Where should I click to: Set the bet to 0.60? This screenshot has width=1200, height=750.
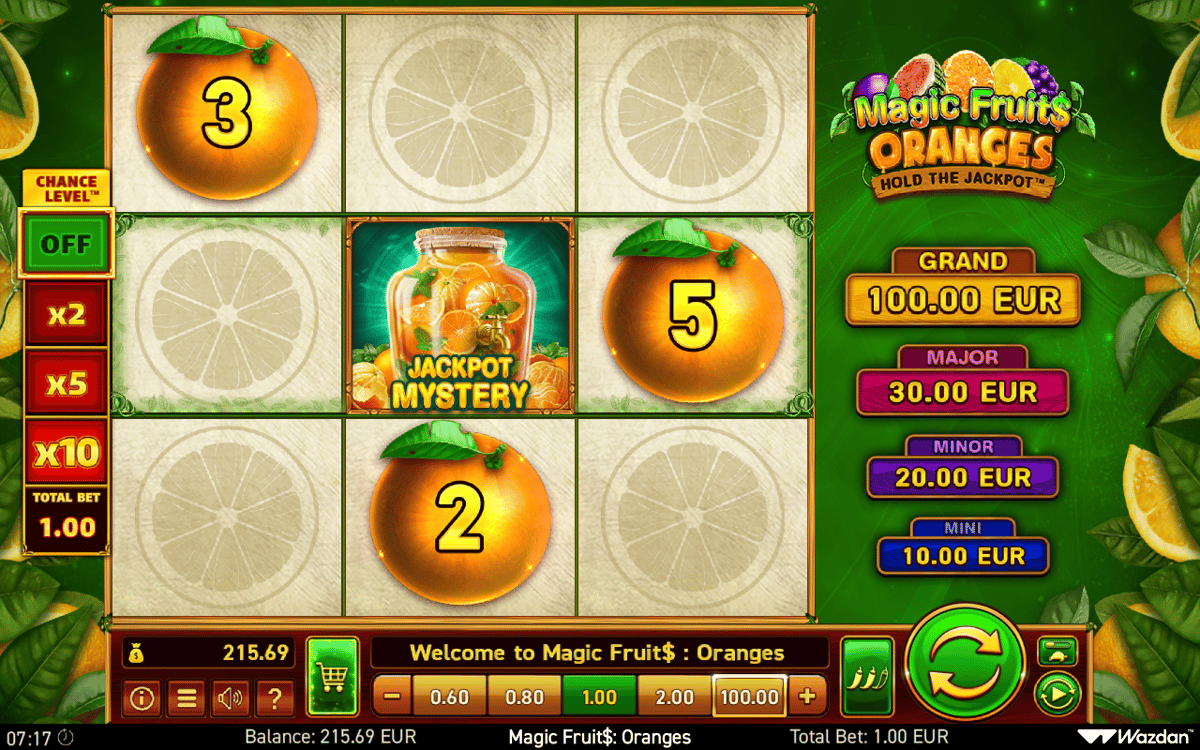[449, 697]
